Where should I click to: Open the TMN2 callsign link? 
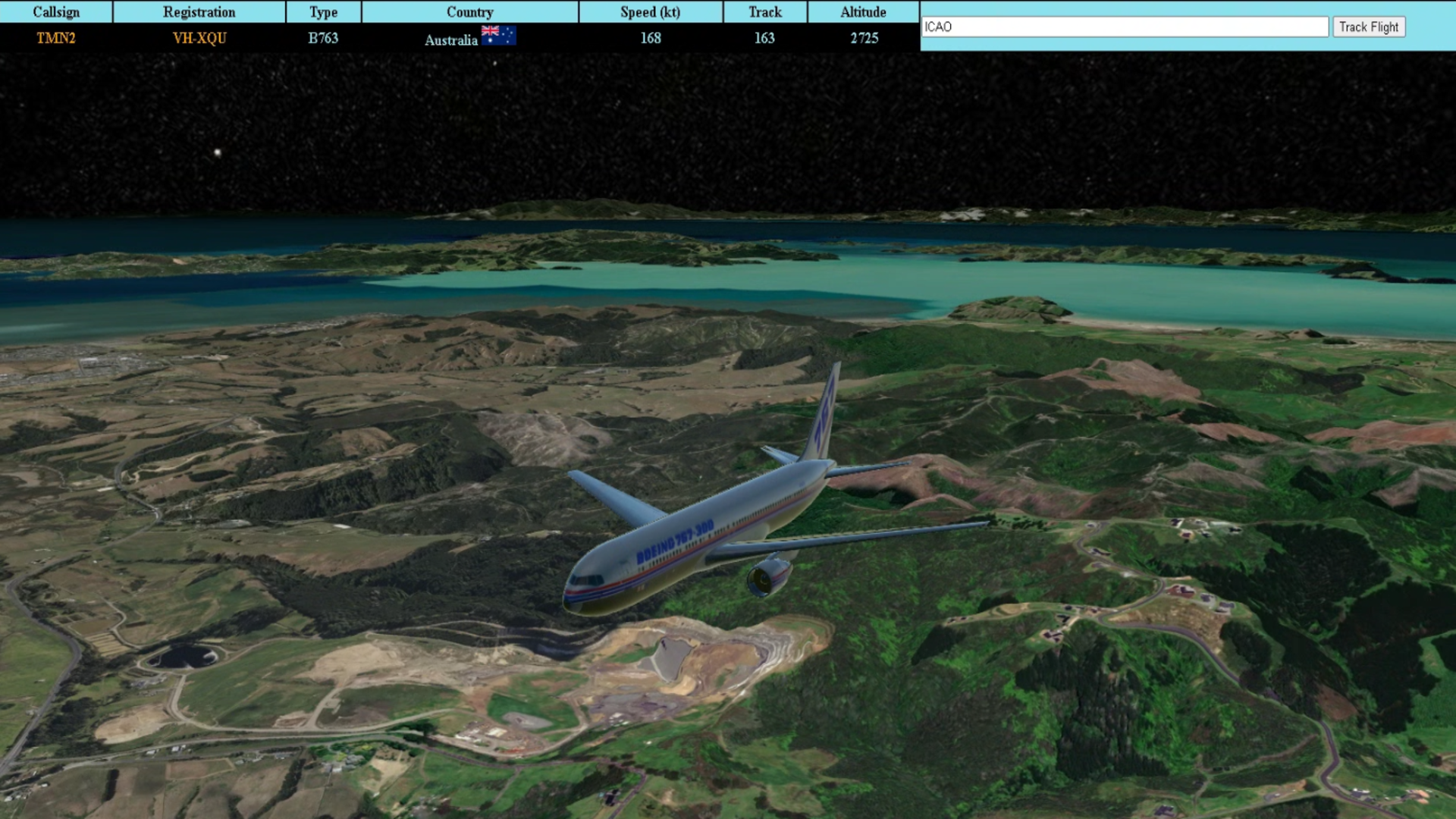56,38
